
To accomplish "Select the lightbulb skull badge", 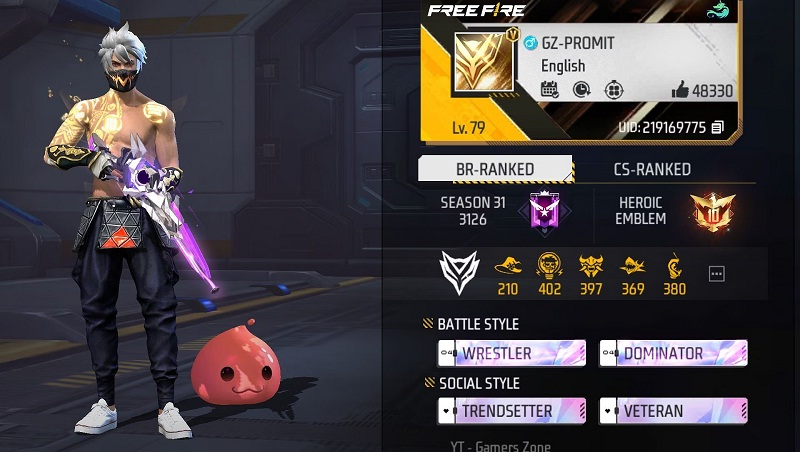I will 548,266.
